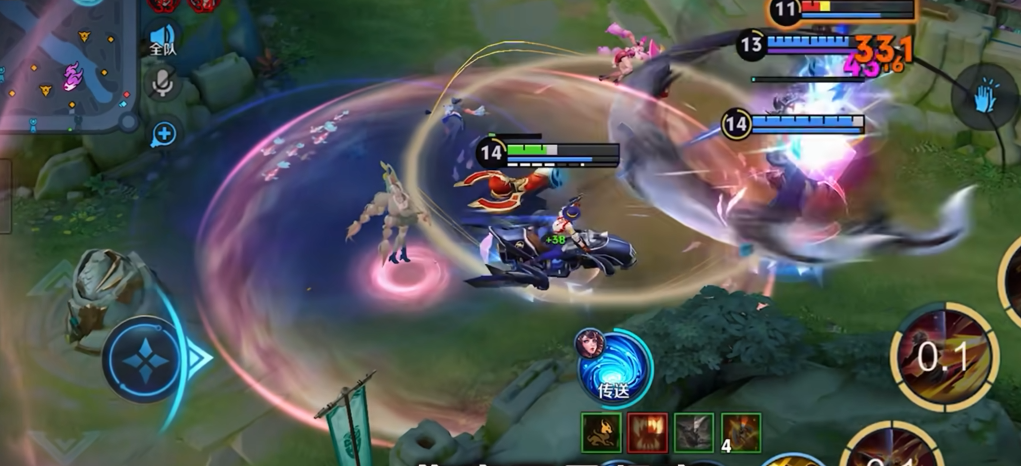This screenshot has width=1021, height=466.
Task: Tap the blue hand skill button
Action: pyautogui.click(x=984, y=95)
